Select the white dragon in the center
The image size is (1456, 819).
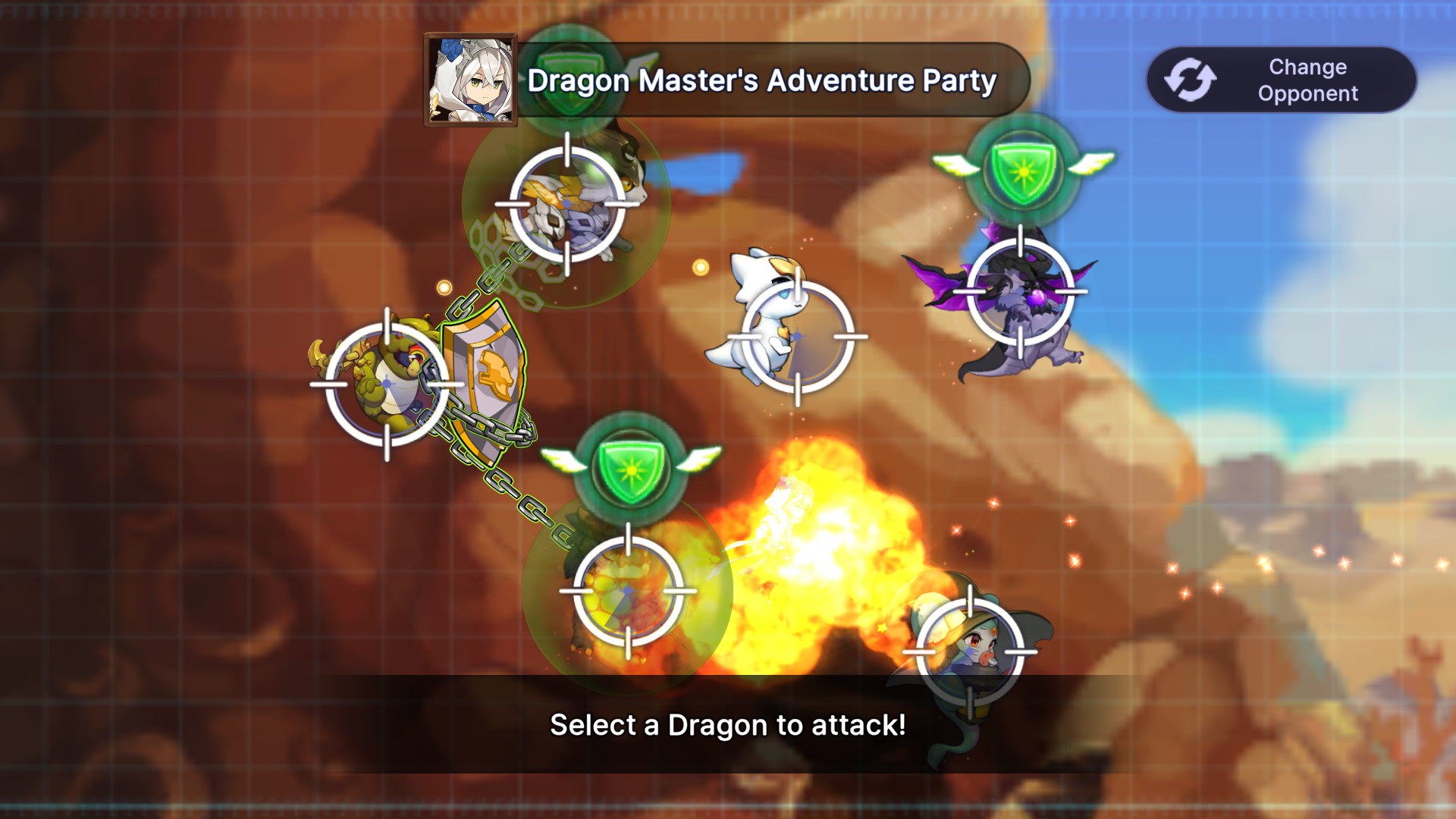797,337
